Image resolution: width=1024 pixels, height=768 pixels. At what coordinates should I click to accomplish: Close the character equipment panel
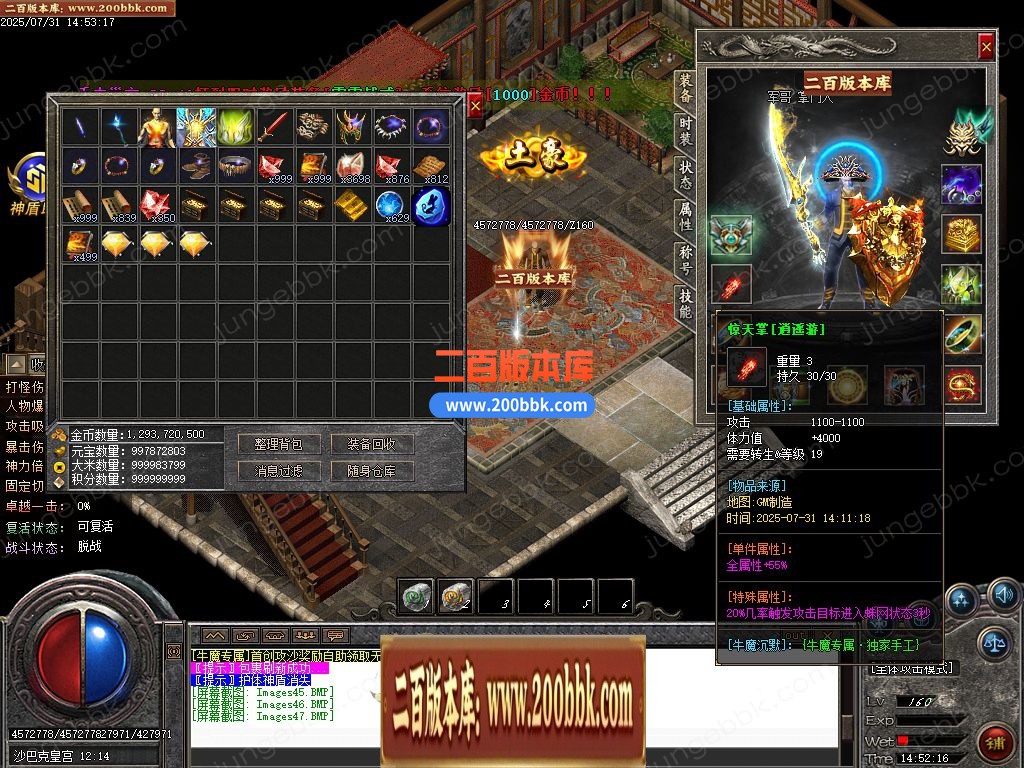click(x=986, y=46)
